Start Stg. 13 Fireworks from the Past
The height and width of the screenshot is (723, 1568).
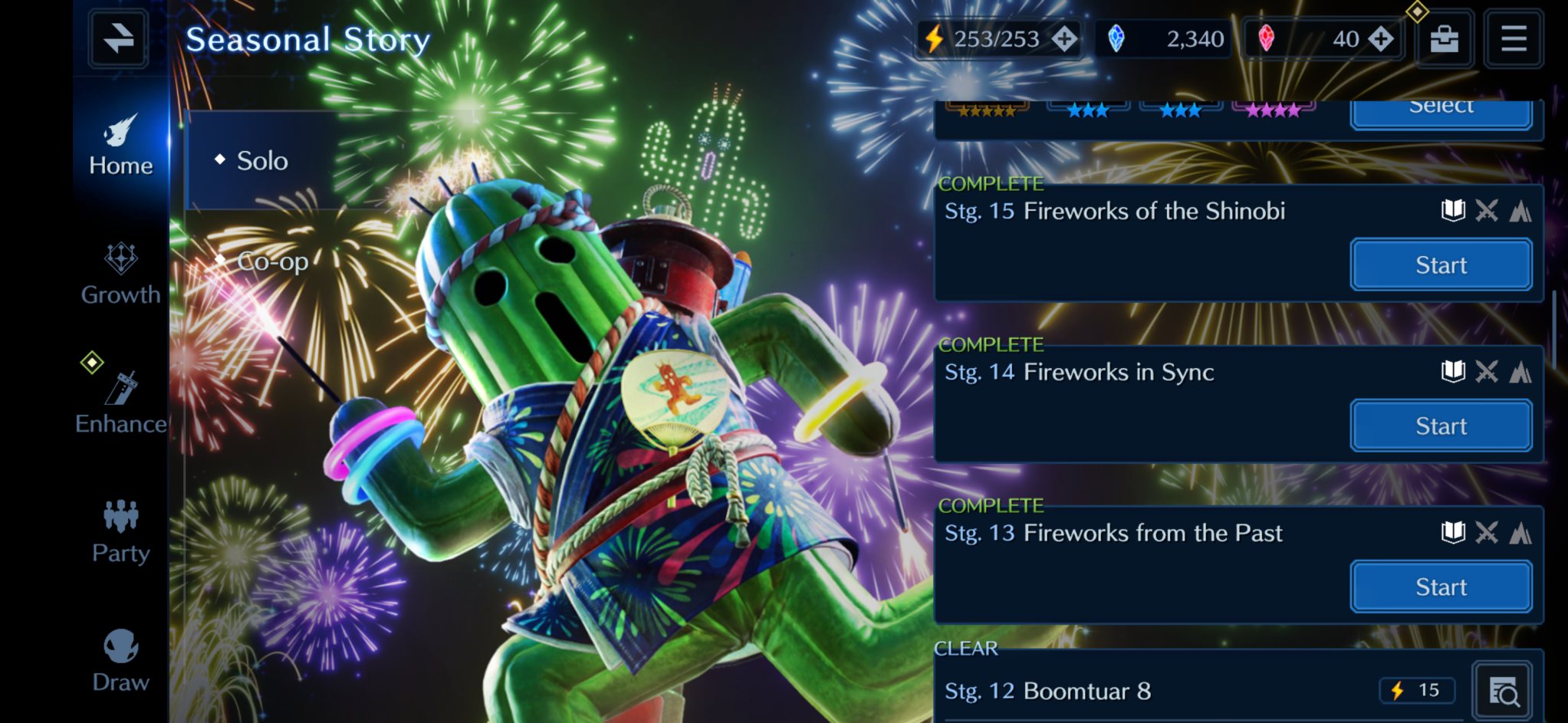pyautogui.click(x=1441, y=587)
